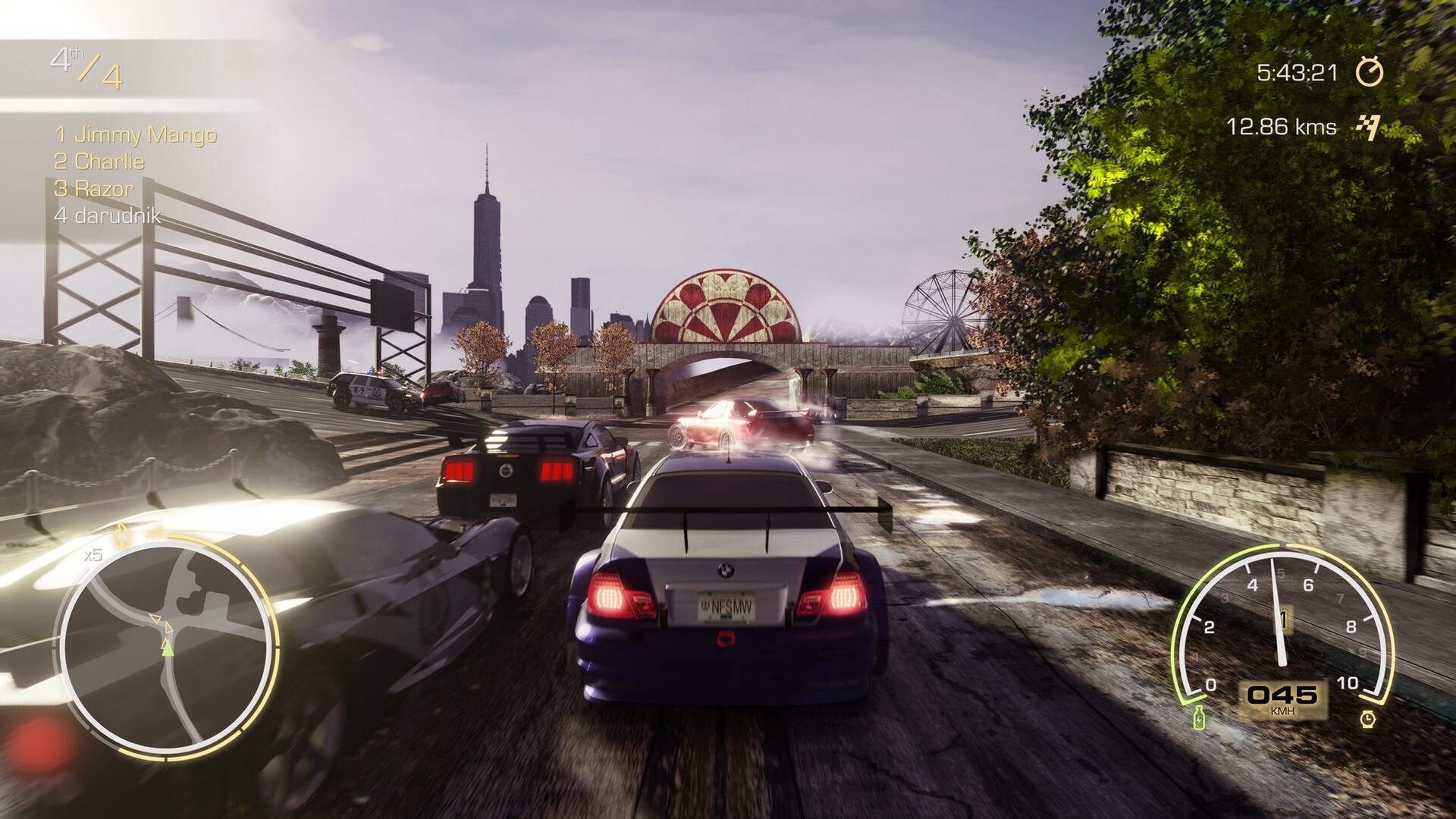
Task: Click the green player arrow on the minimap
Action: pyautogui.click(x=167, y=647)
